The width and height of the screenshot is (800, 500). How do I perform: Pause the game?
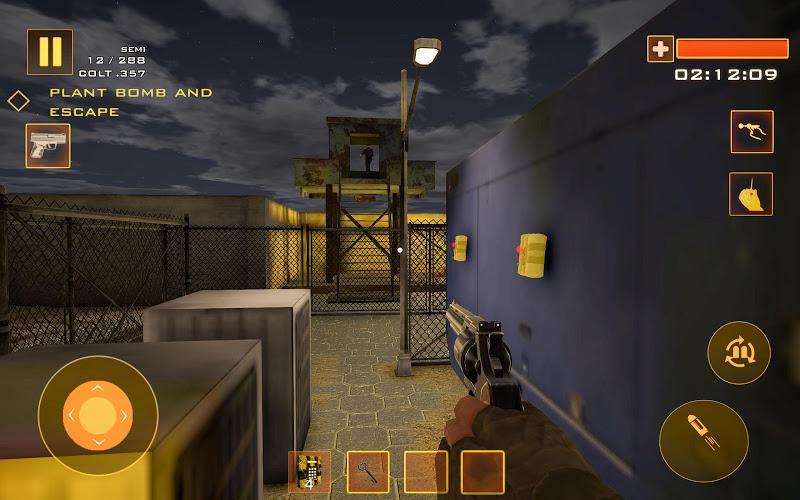(49, 52)
